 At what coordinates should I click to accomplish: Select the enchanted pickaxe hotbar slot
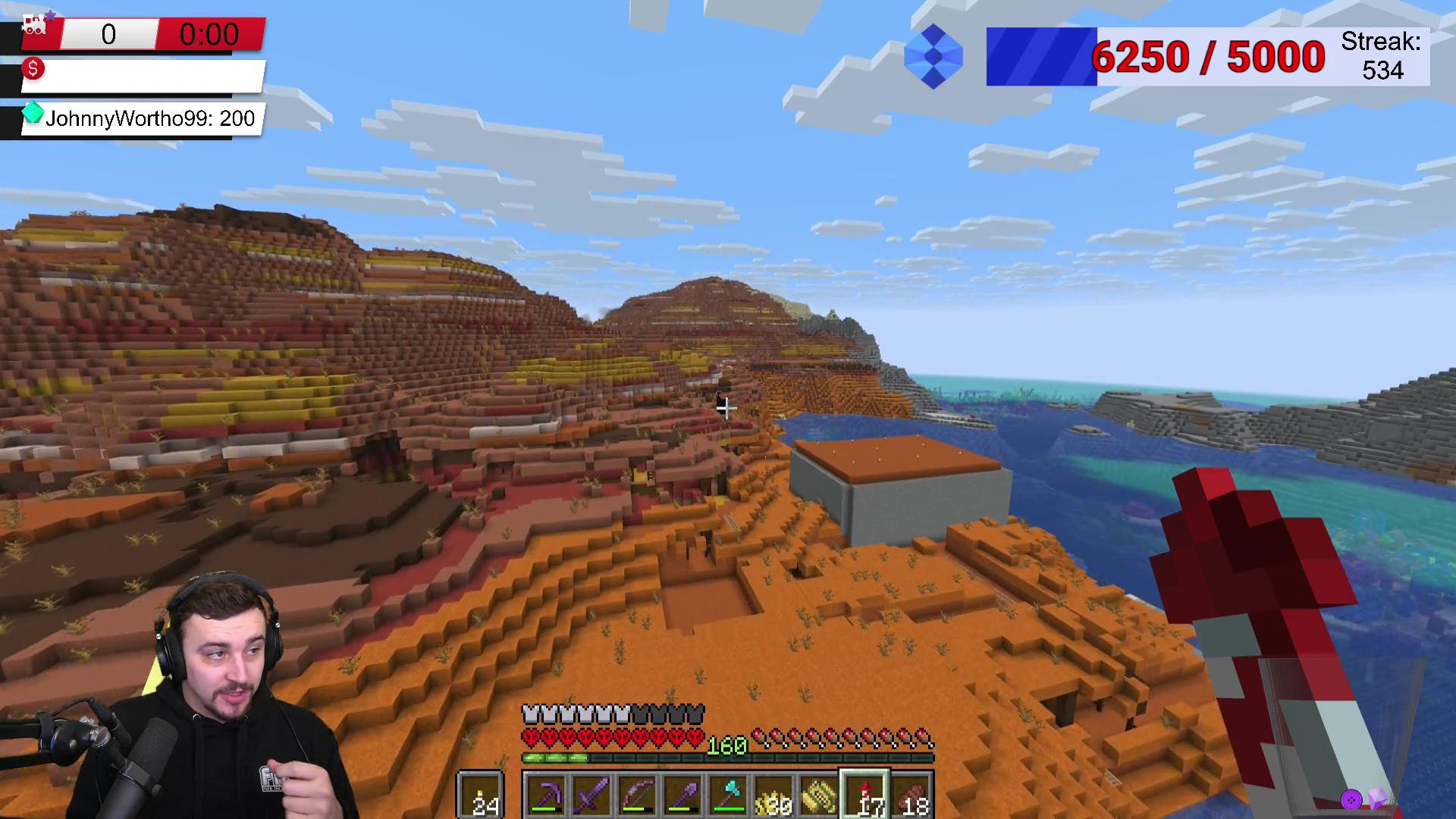click(546, 795)
